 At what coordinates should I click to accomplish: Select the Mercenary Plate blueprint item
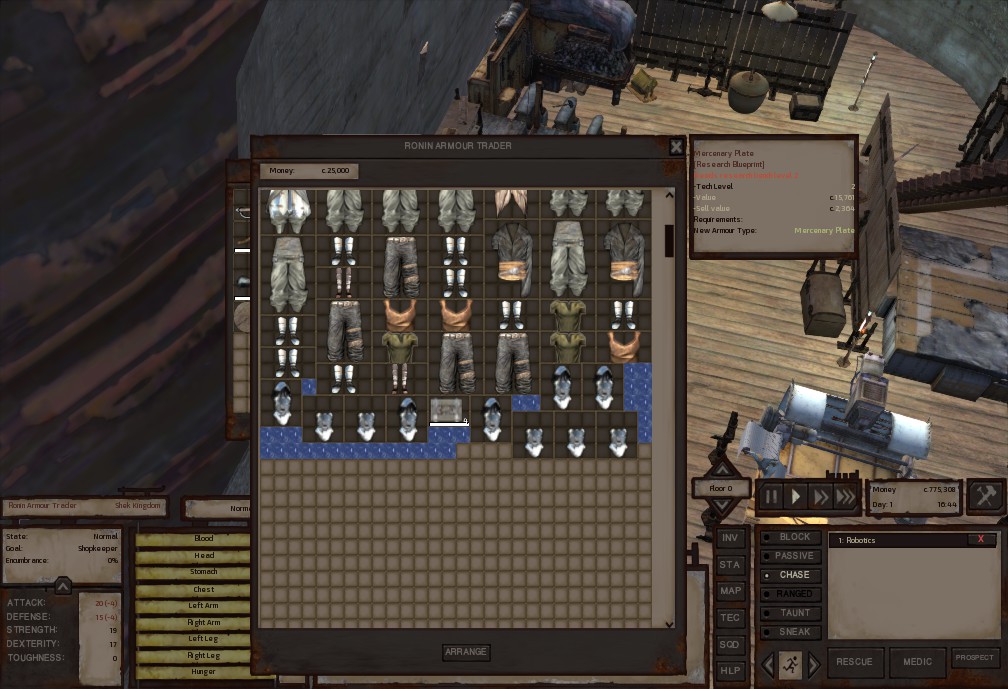(448, 410)
